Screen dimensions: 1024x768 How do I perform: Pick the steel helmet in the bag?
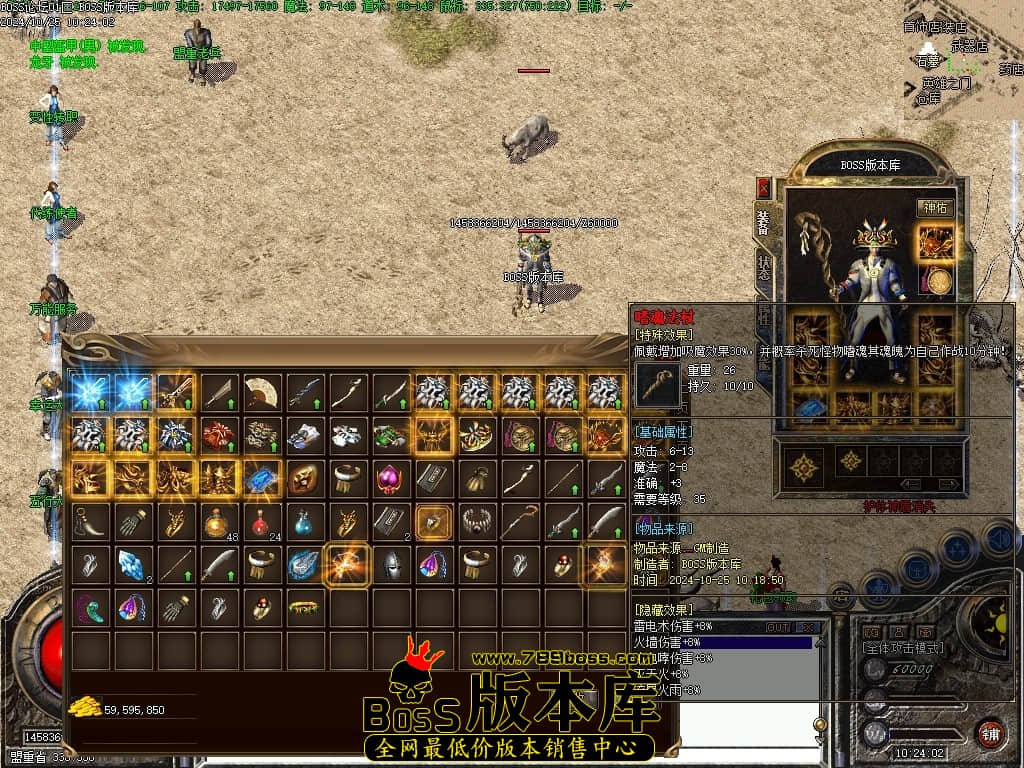click(x=390, y=565)
